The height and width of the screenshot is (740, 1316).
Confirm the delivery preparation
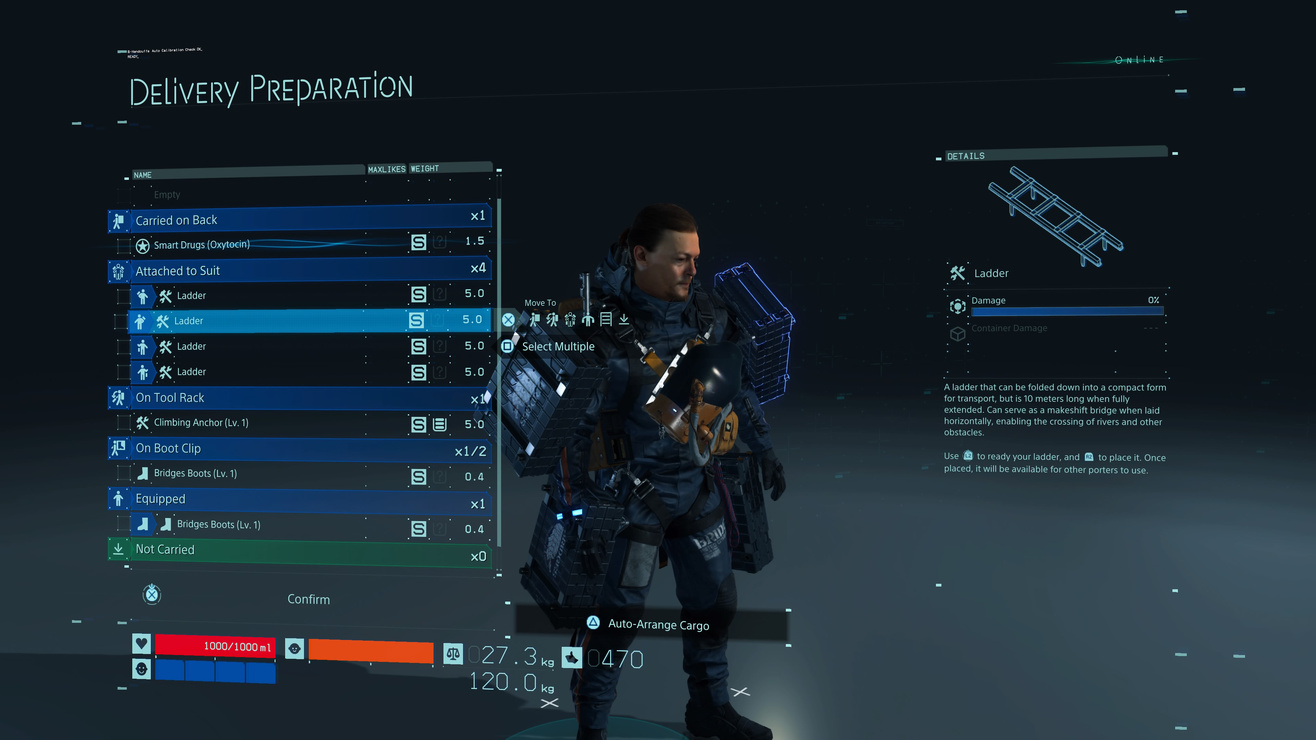(308, 599)
